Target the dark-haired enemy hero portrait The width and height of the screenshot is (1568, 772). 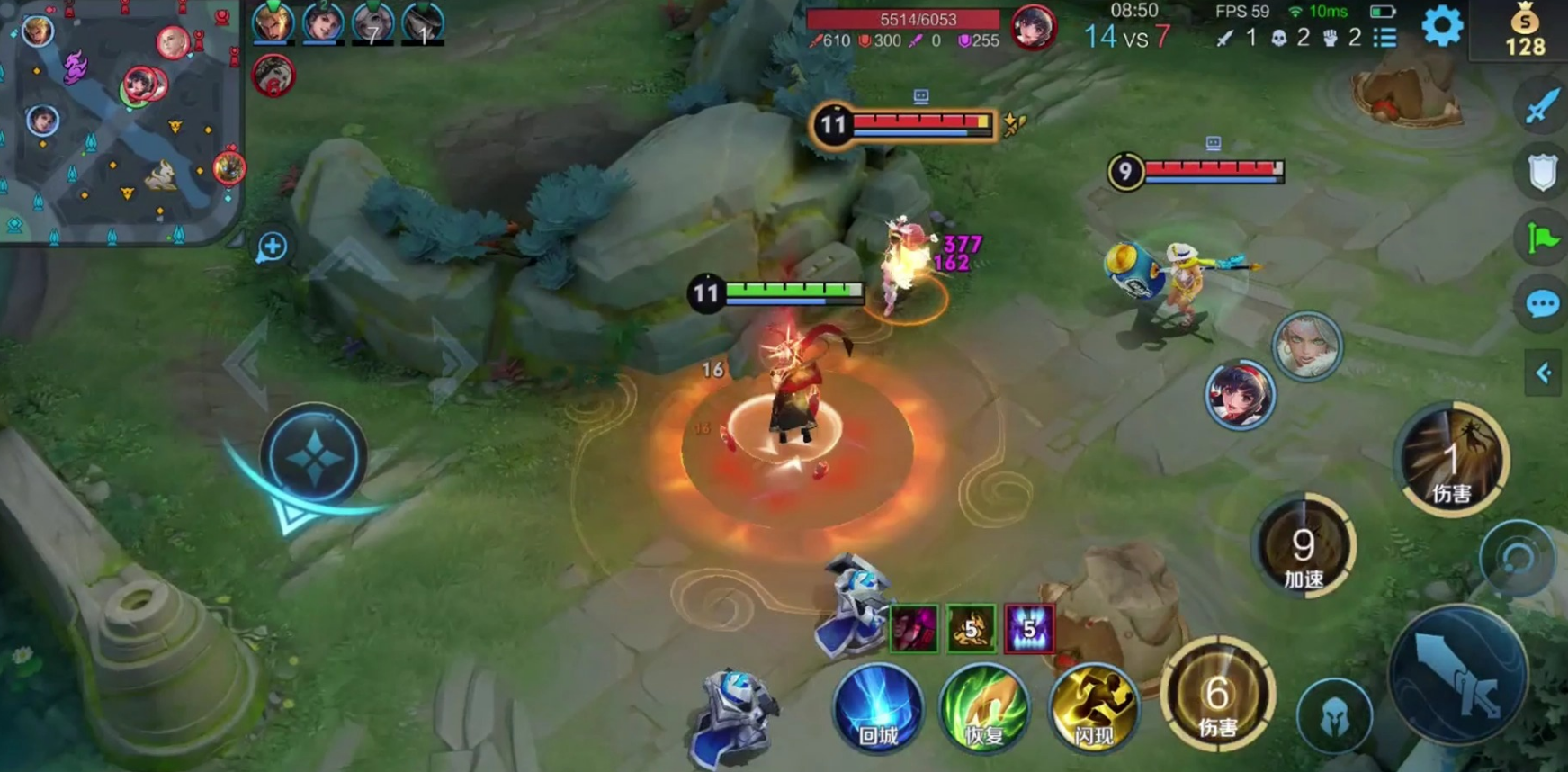[x=1240, y=396]
